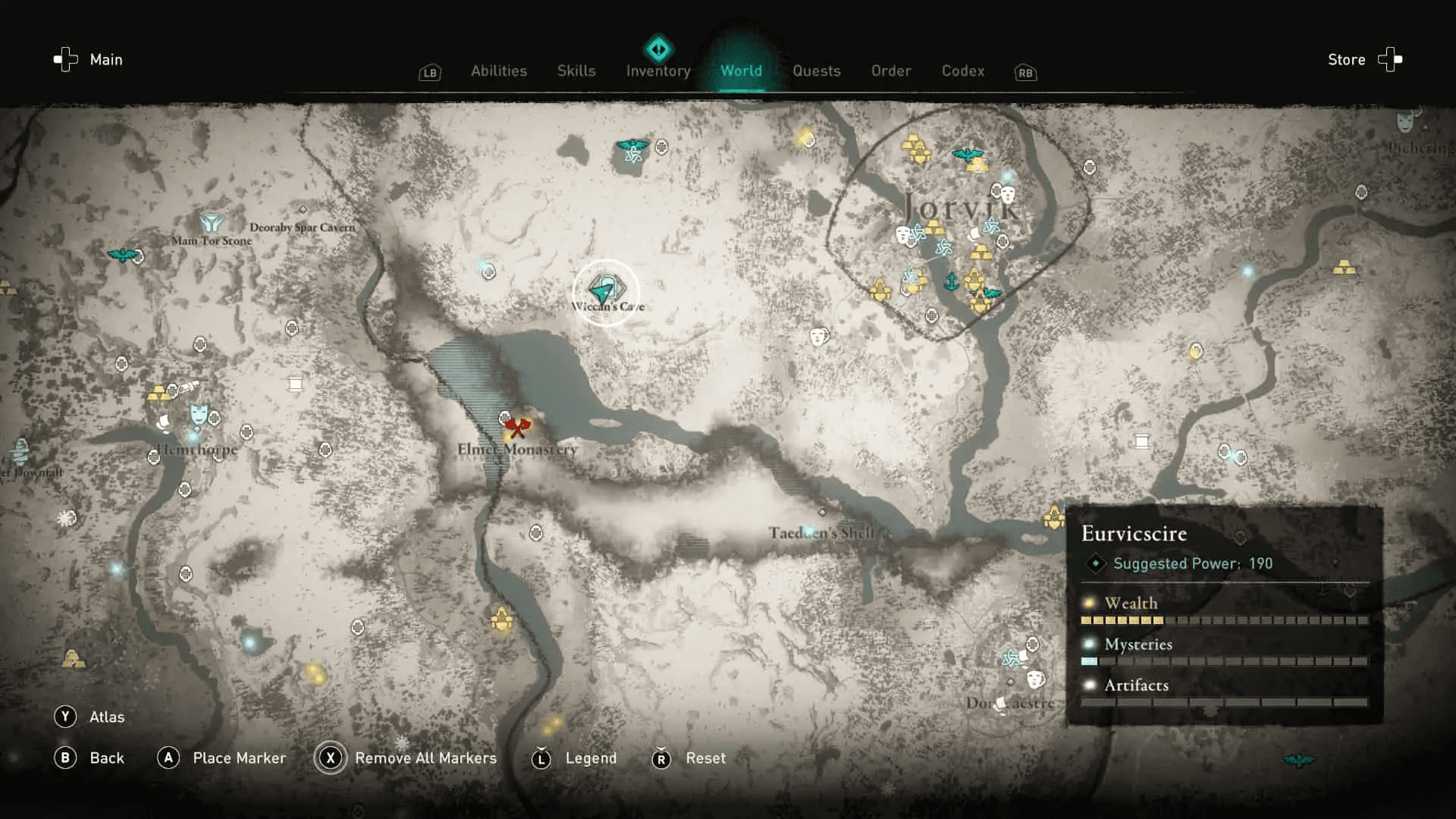Select the white mask artifact icon near Hemthorpe
The width and height of the screenshot is (1456, 819).
tap(198, 414)
